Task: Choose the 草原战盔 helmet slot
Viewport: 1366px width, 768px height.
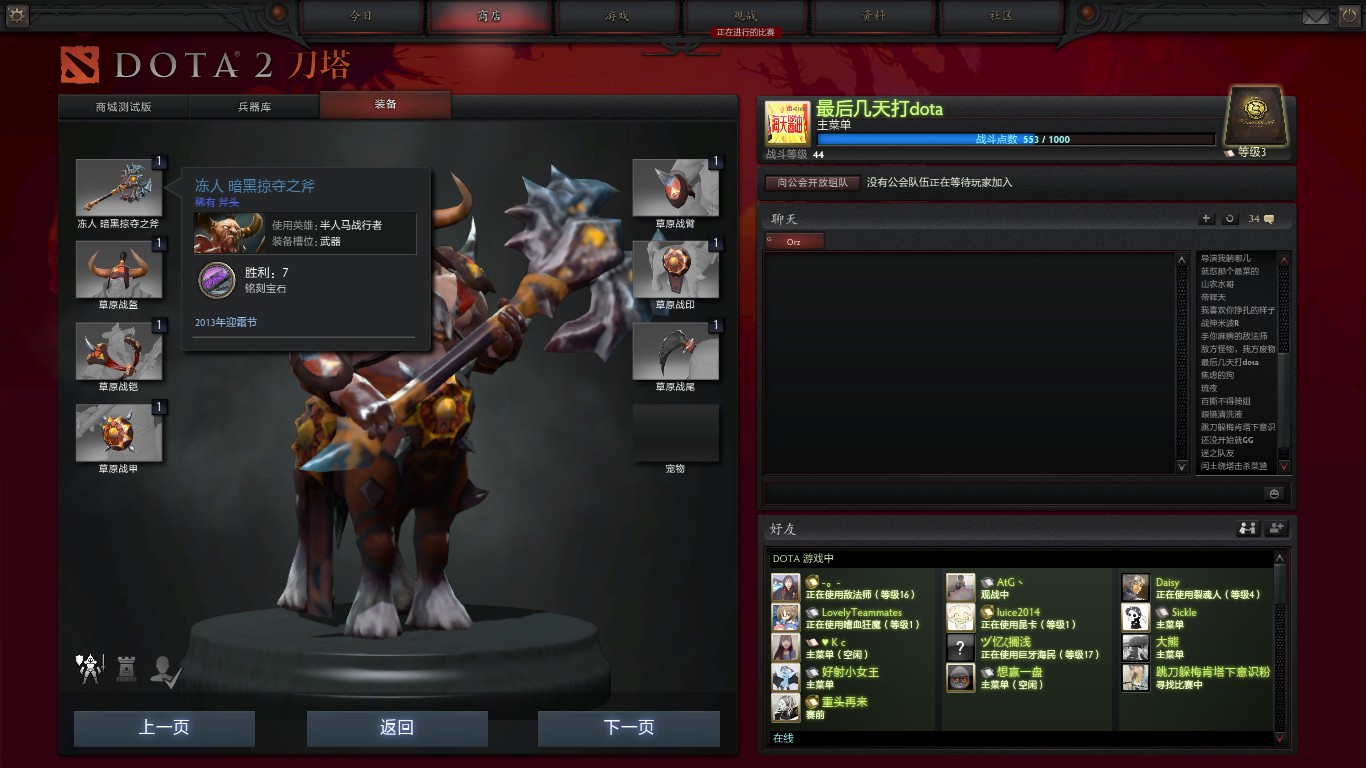Action: coord(119,270)
